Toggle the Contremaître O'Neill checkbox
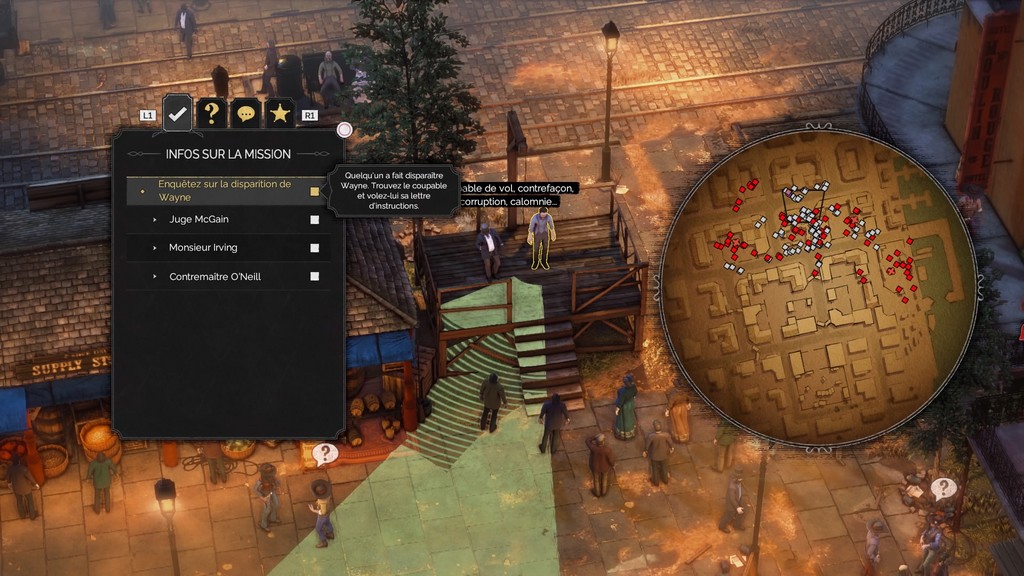Screen dimensions: 1024x576 coord(314,276)
